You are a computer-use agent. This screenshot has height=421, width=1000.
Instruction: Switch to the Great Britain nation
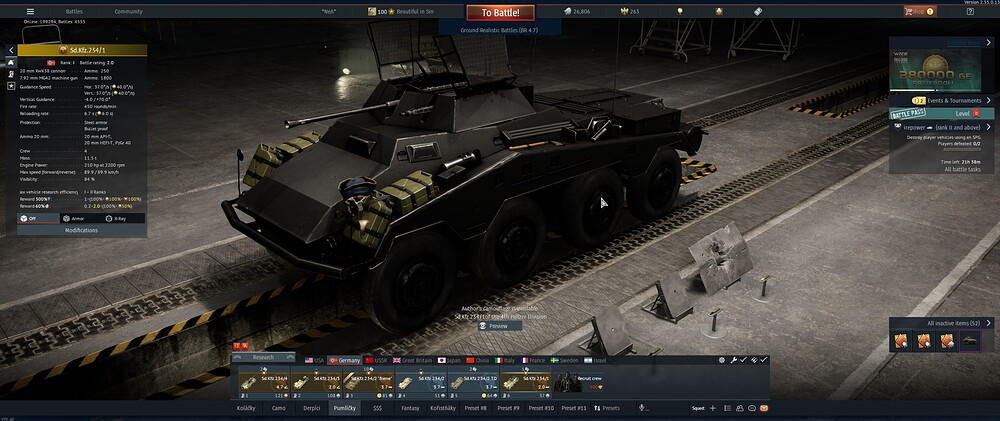[415, 359]
